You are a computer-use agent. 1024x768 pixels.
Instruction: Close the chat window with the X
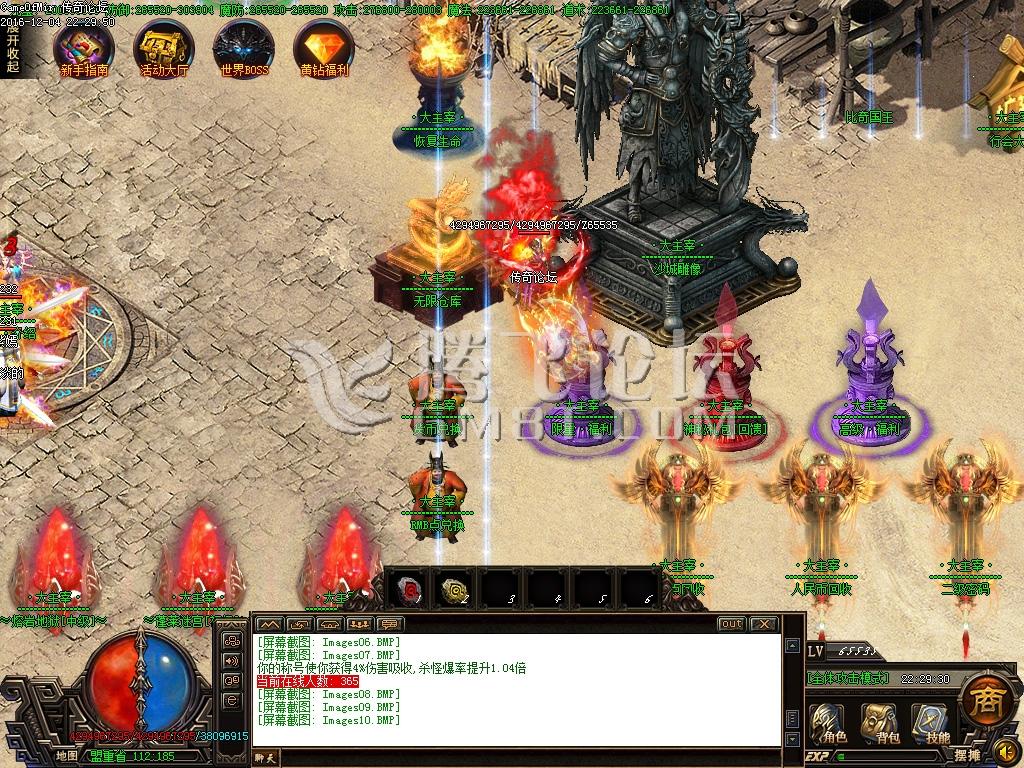pyautogui.click(x=763, y=624)
